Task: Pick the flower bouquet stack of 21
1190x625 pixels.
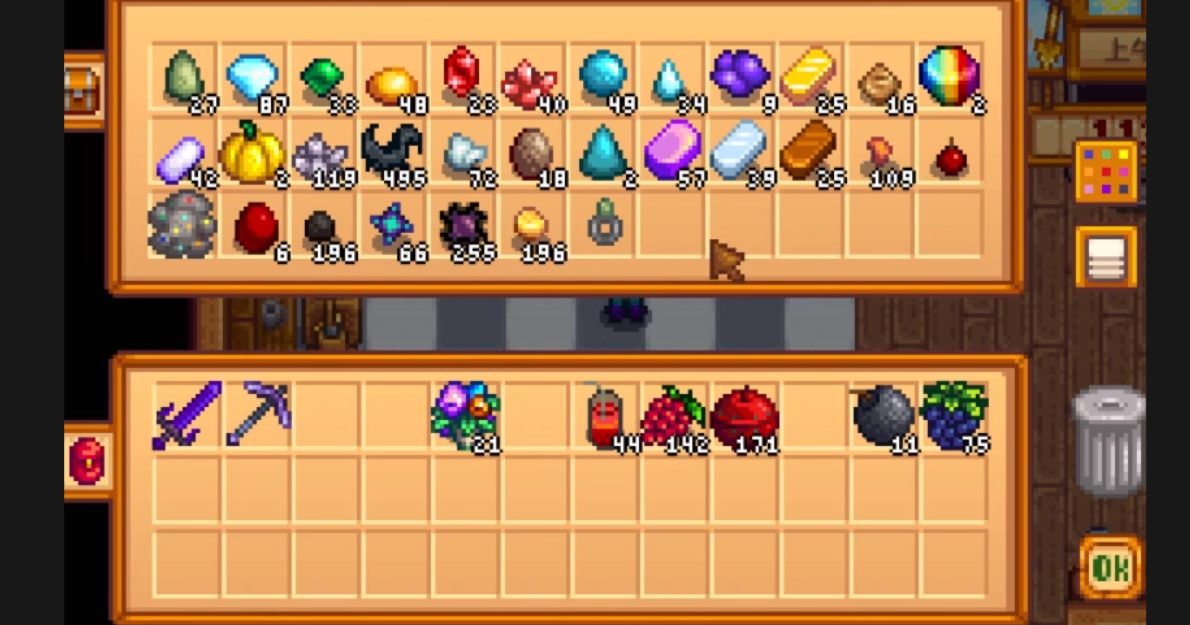Action: pyautogui.click(x=465, y=414)
